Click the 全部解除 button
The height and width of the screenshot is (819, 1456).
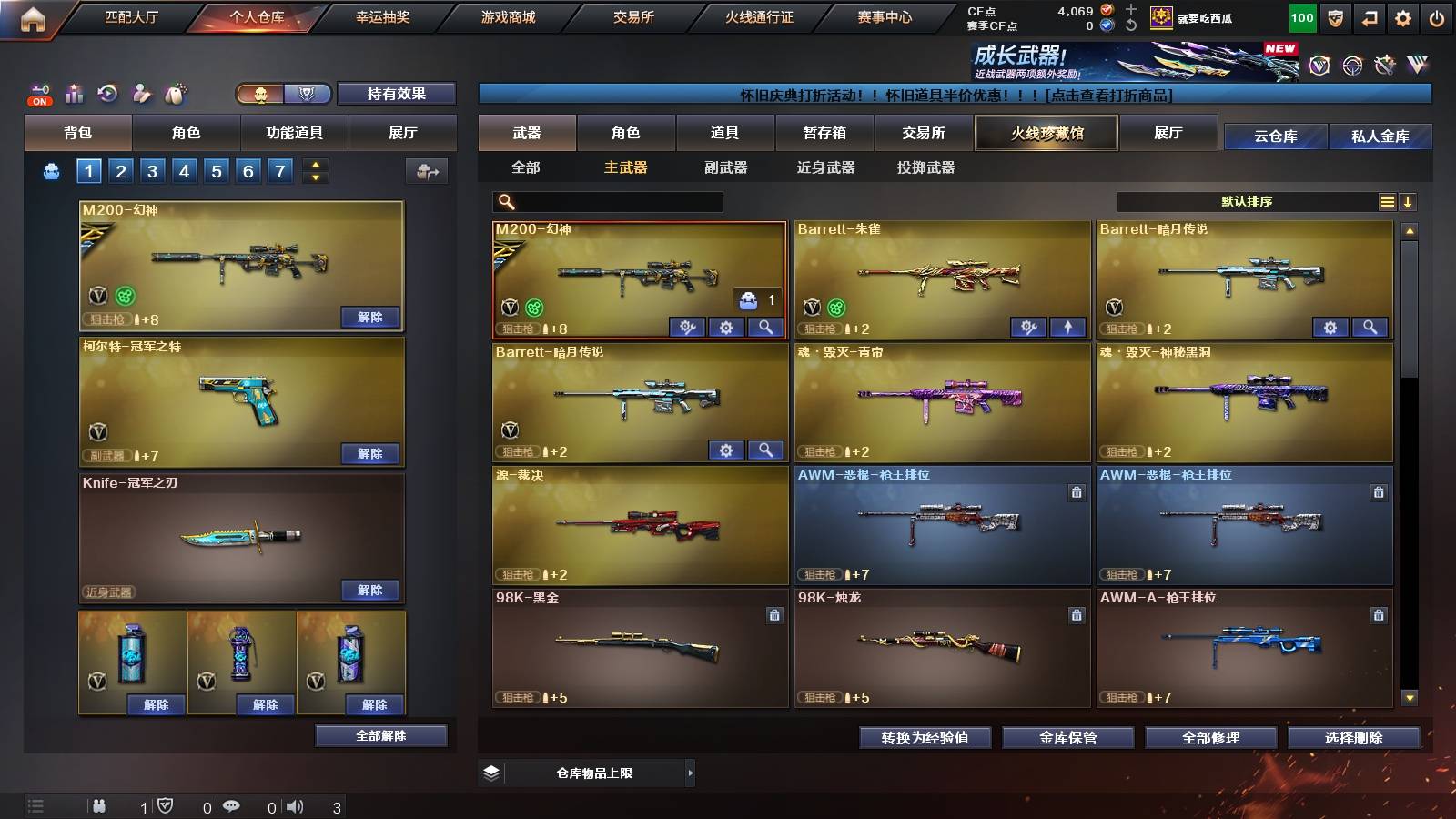[380, 736]
